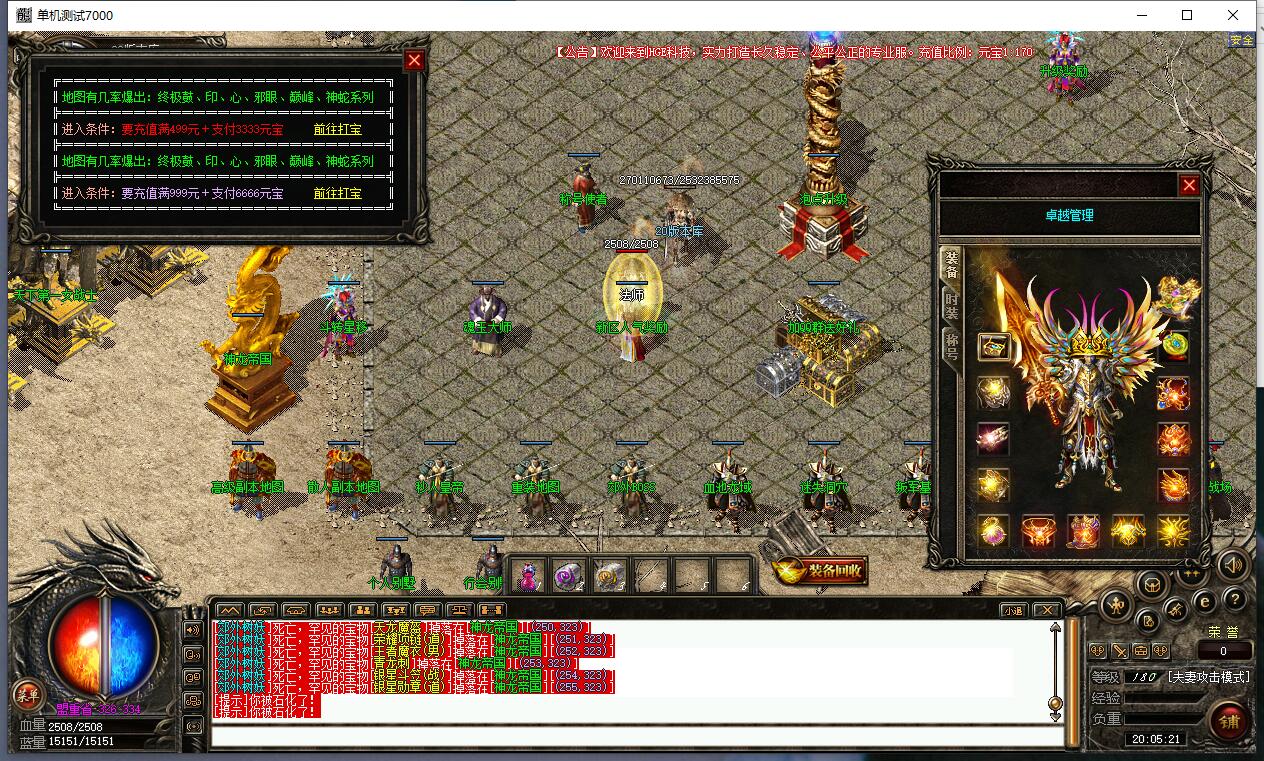Image resolution: width=1264 pixels, height=761 pixels.
Task: Toggle the round speaker sound button
Action: (x=1233, y=565)
